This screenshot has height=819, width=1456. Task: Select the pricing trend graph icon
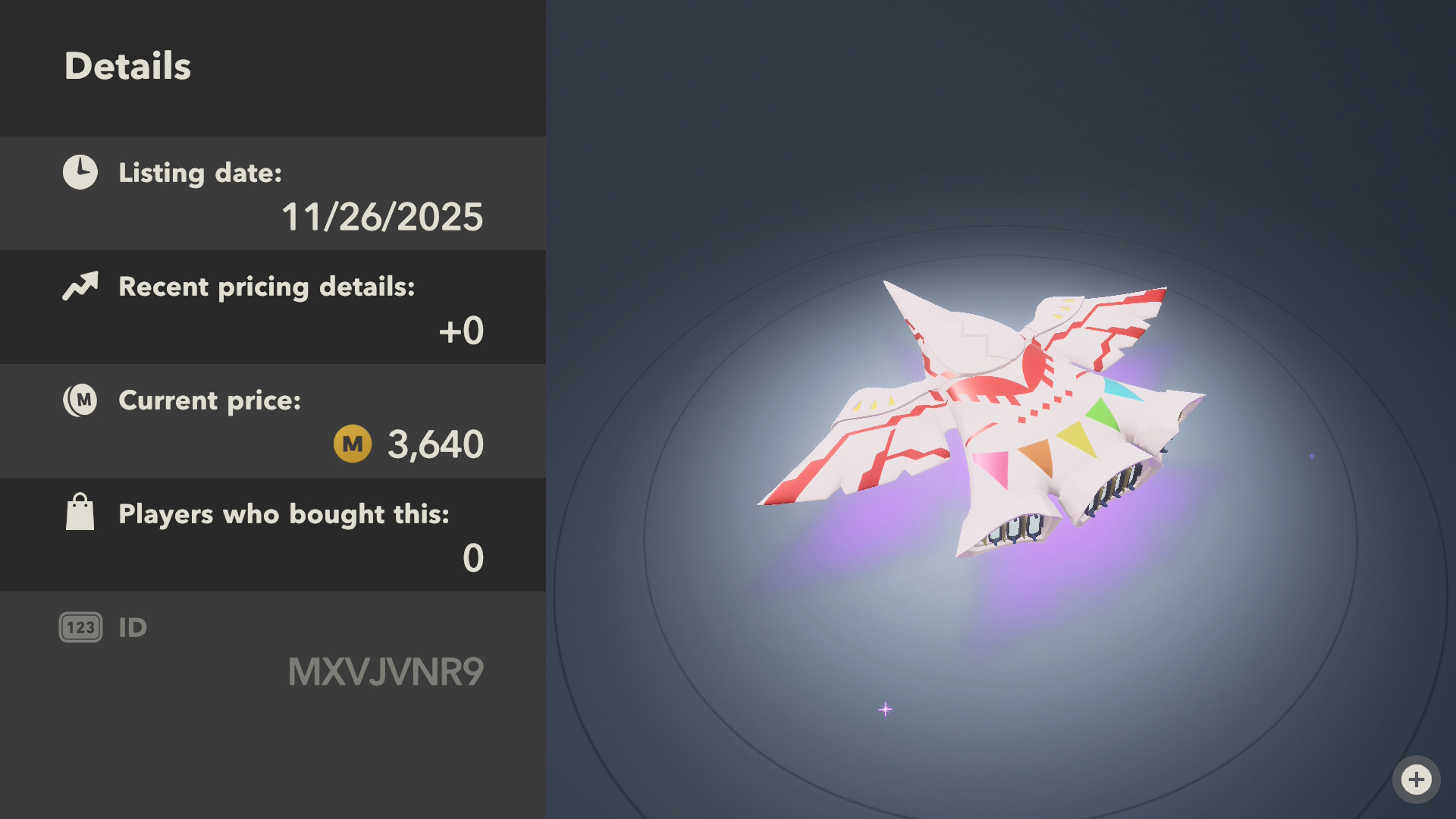[x=80, y=286]
